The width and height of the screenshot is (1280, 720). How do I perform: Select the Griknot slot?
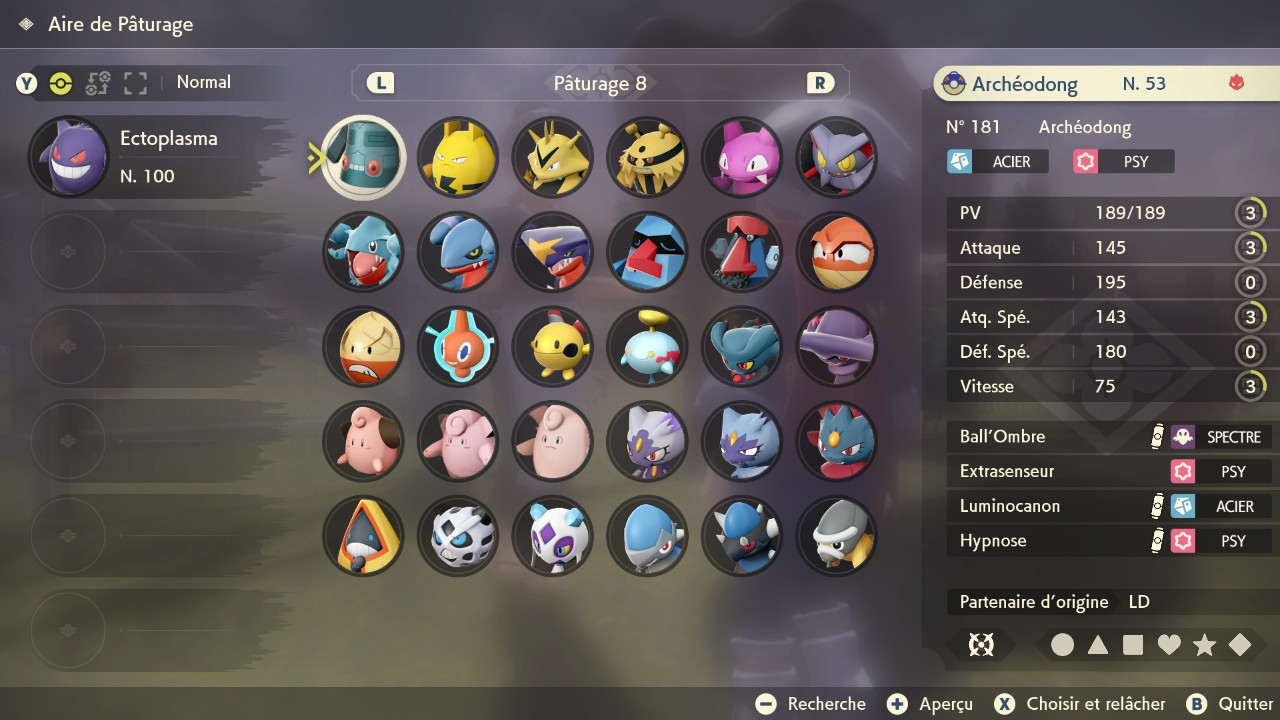(363, 252)
